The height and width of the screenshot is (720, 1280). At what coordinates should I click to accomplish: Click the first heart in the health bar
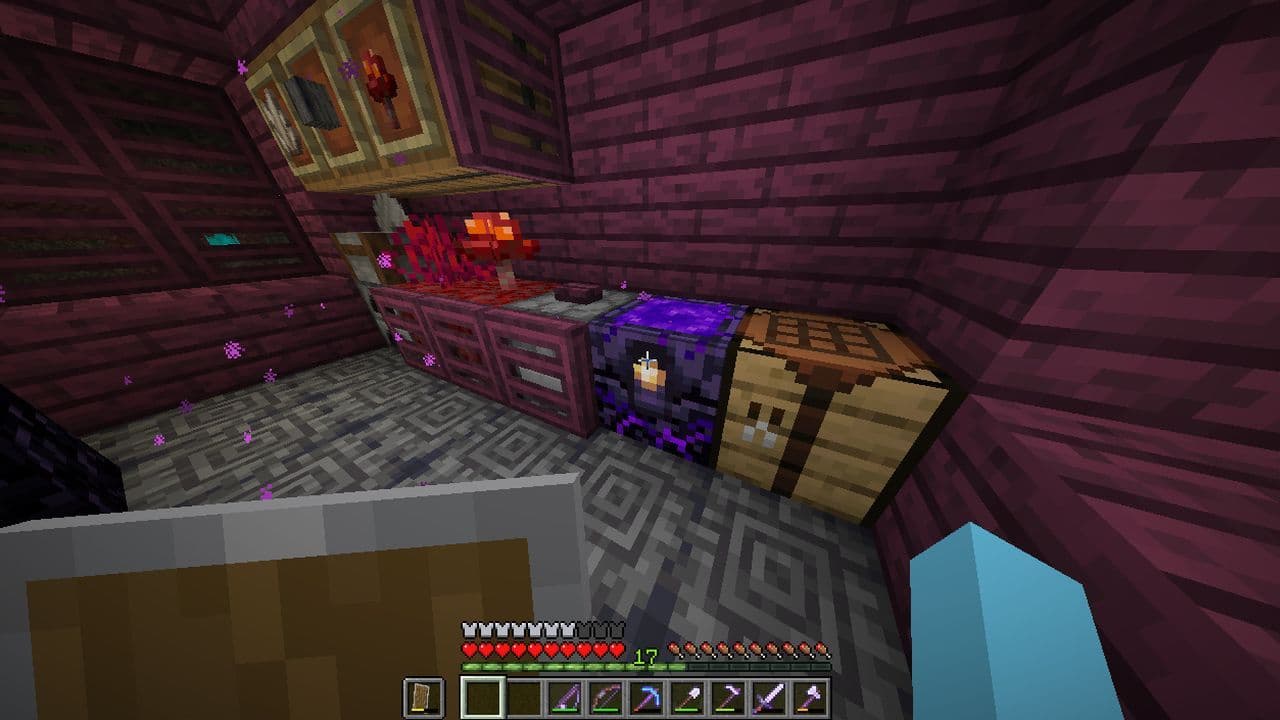[467, 649]
